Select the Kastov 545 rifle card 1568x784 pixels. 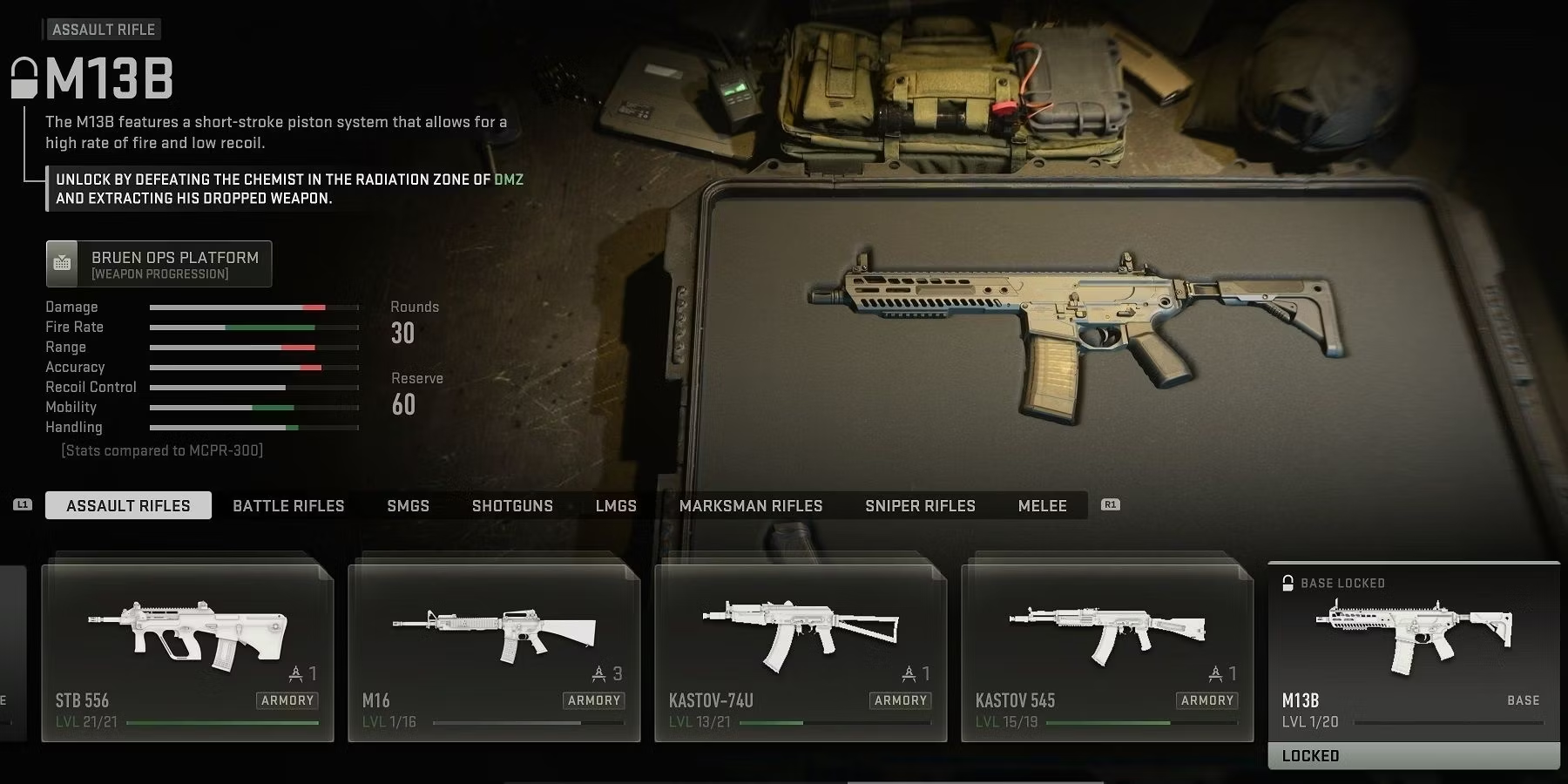tap(1107, 652)
